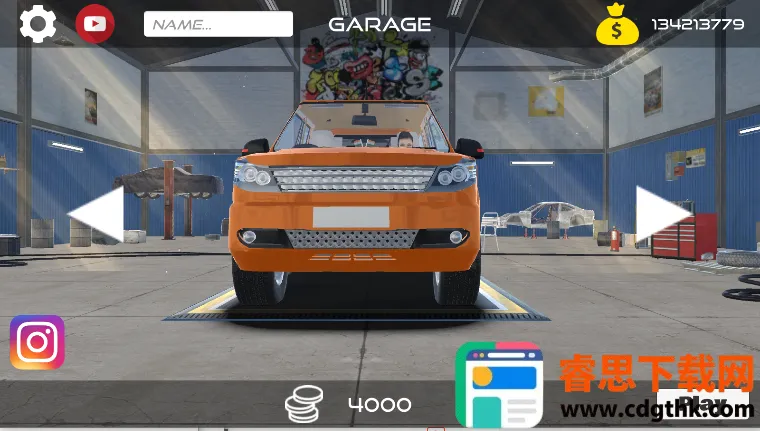The height and width of the screenshot is (431, 760).
Task: Start the game with Play button
Action: (703, 404)
